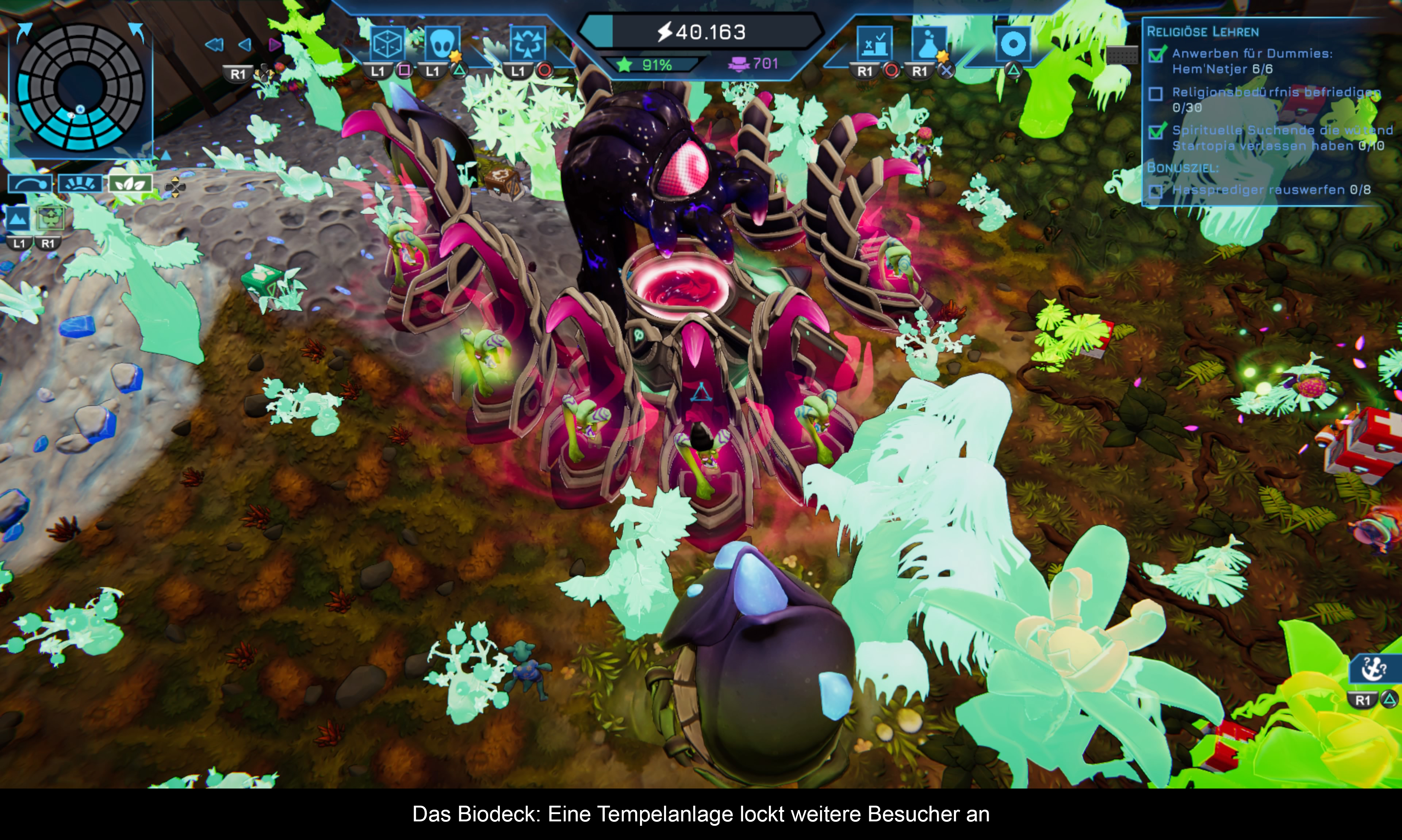Screen dimensions: 1402x840
Task: Open the research flask icon
Action: (x=929, y=43)
